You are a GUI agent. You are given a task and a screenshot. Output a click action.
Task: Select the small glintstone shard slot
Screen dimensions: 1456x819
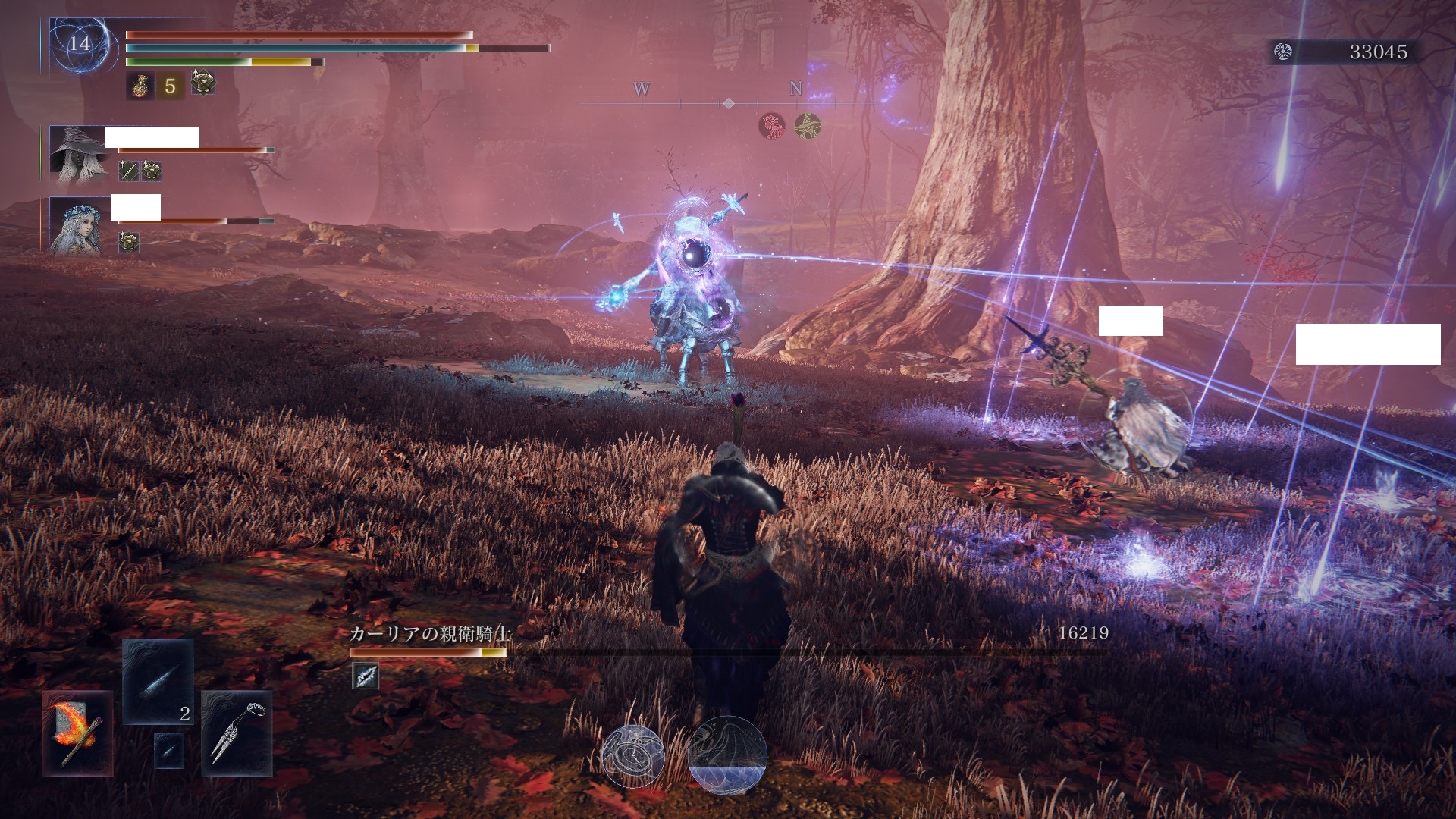pos(168,750)
